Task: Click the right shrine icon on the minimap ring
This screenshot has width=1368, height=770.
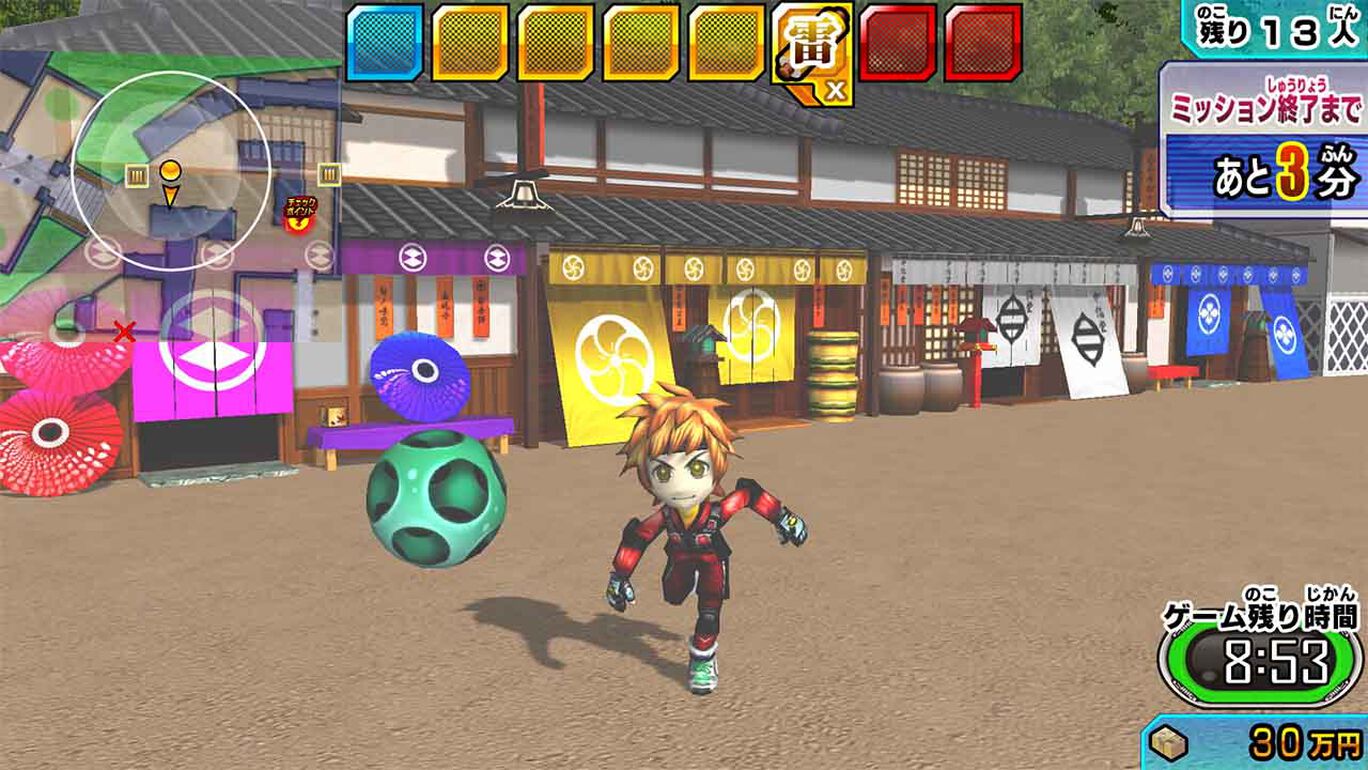Action: coord(328,172)
